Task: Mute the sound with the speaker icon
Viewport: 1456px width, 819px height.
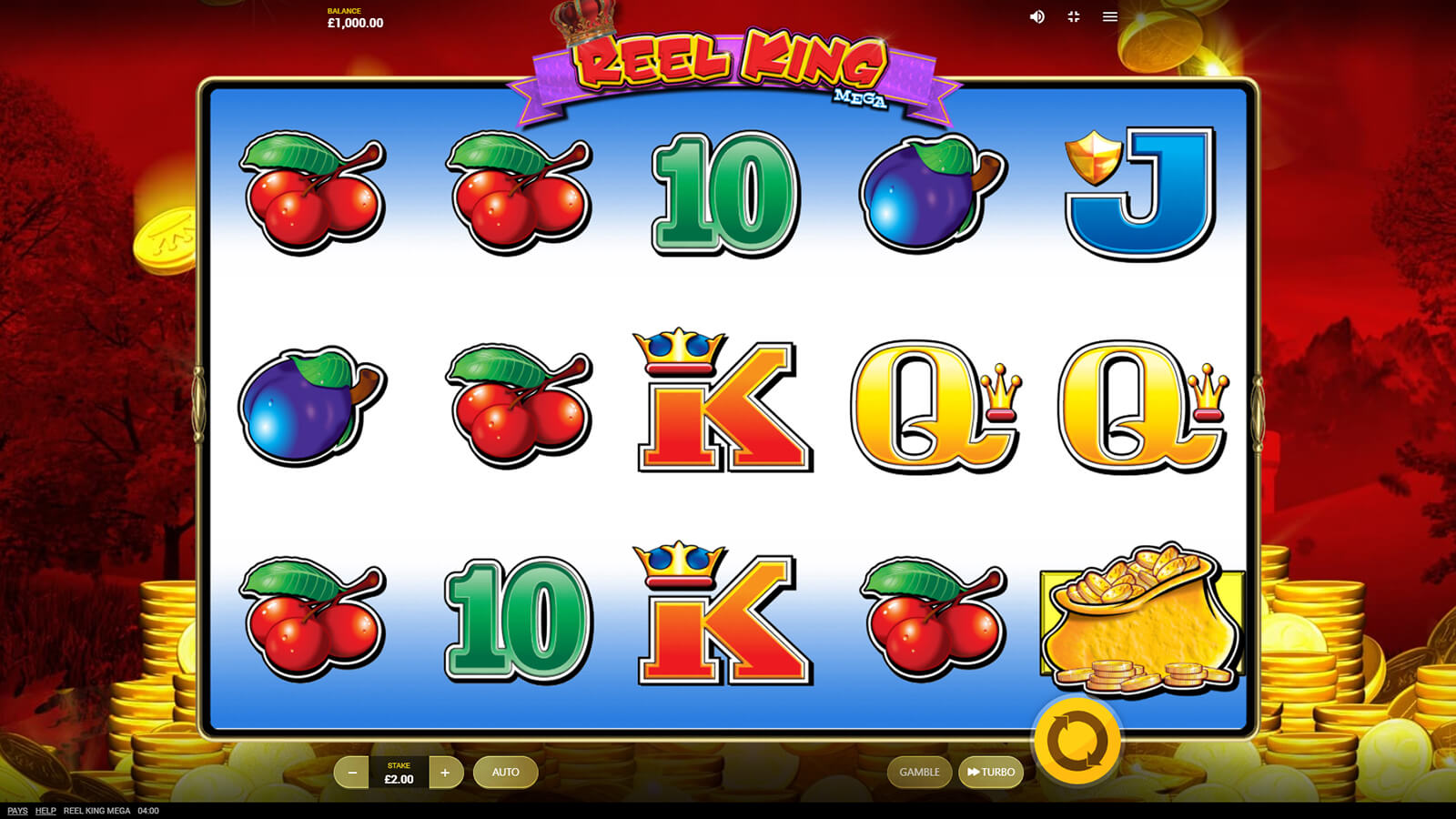Action: click(1036, 17)
